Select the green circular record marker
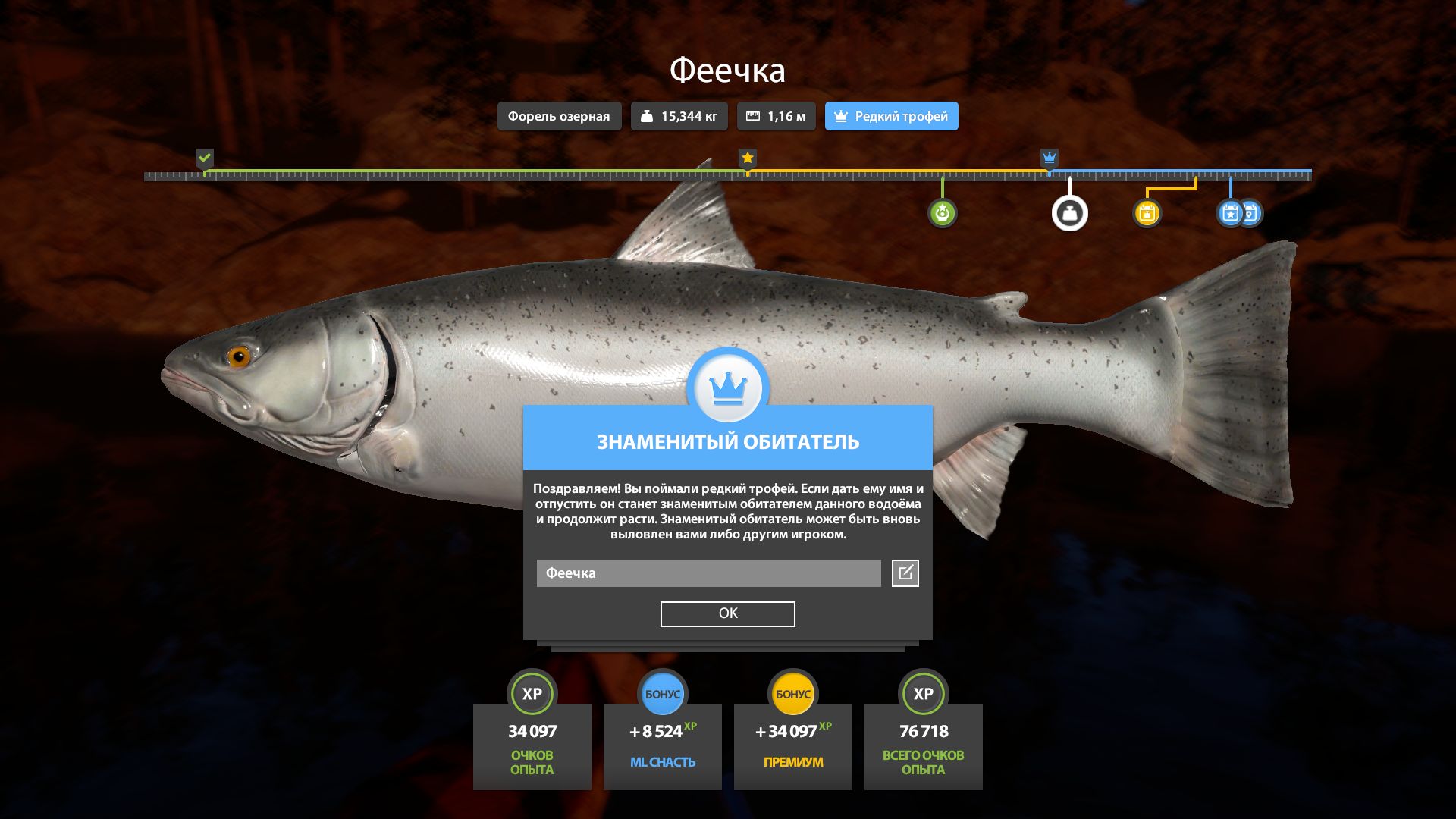This screenshot has height=819, width=1456. (x=942, y=213)
